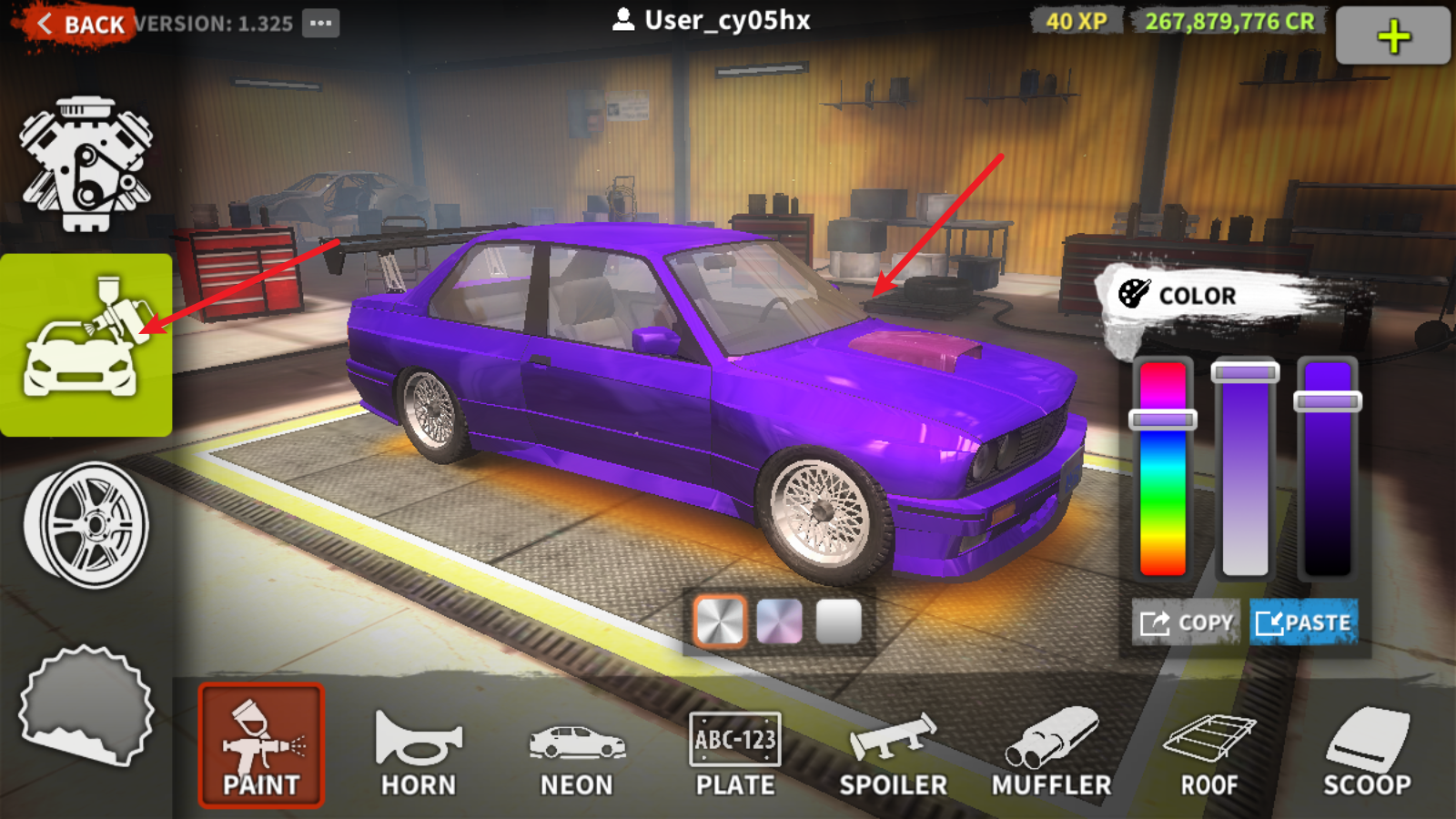Screen dimensions: 1456x819
Task: Choose the MUFFLER option
Action: pyautogui.click(x=1051, y=751)
